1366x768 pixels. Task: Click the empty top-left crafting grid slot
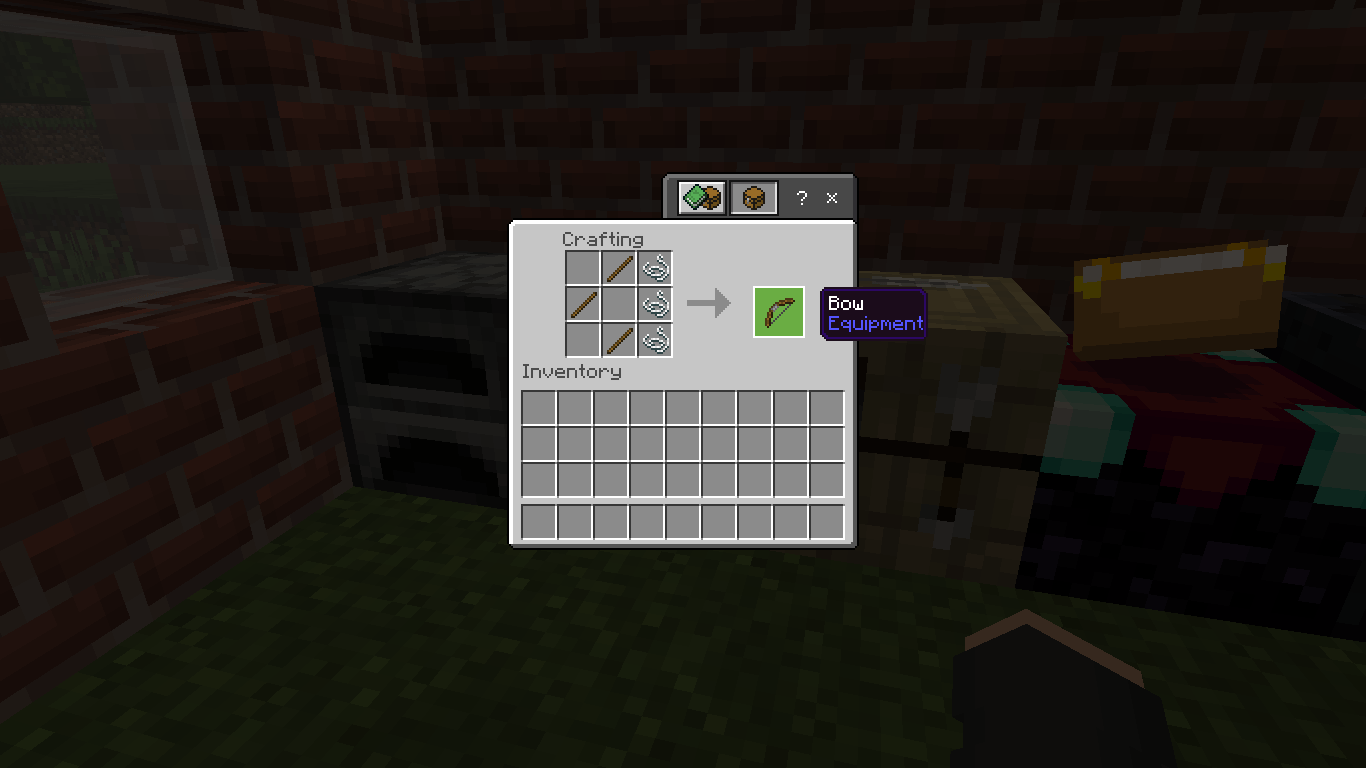click(584, 268)
